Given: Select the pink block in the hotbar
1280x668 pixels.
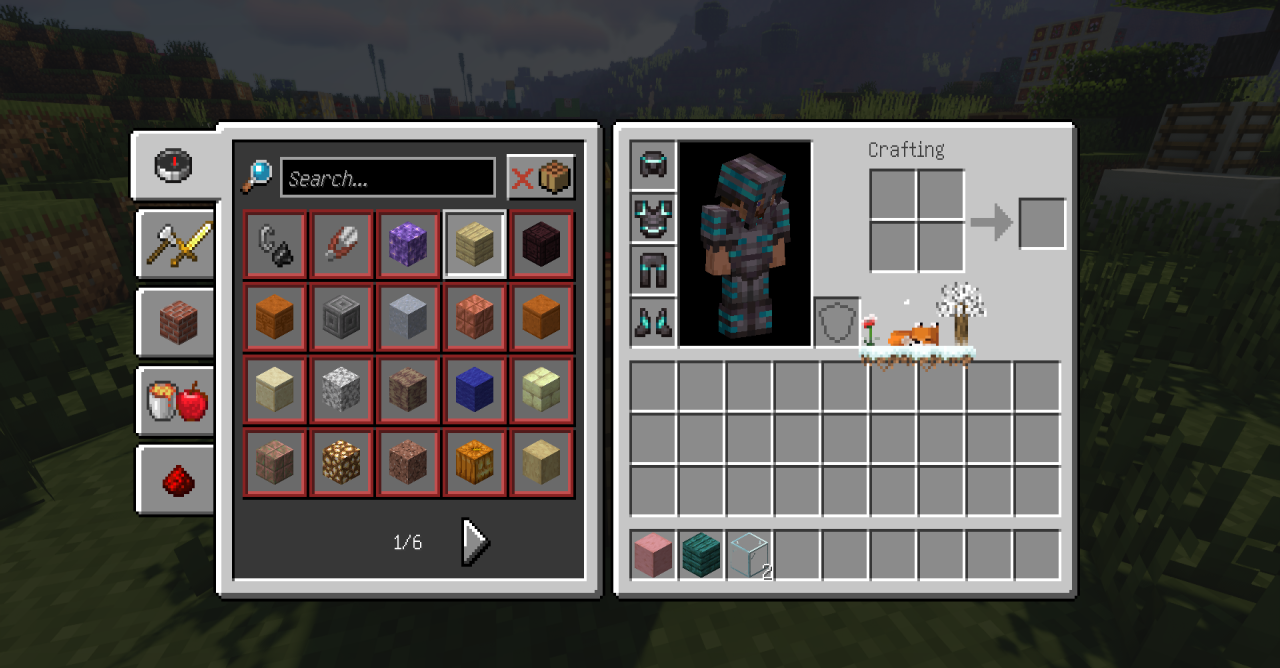Looking at the screenshot, I should click(654, 555).
